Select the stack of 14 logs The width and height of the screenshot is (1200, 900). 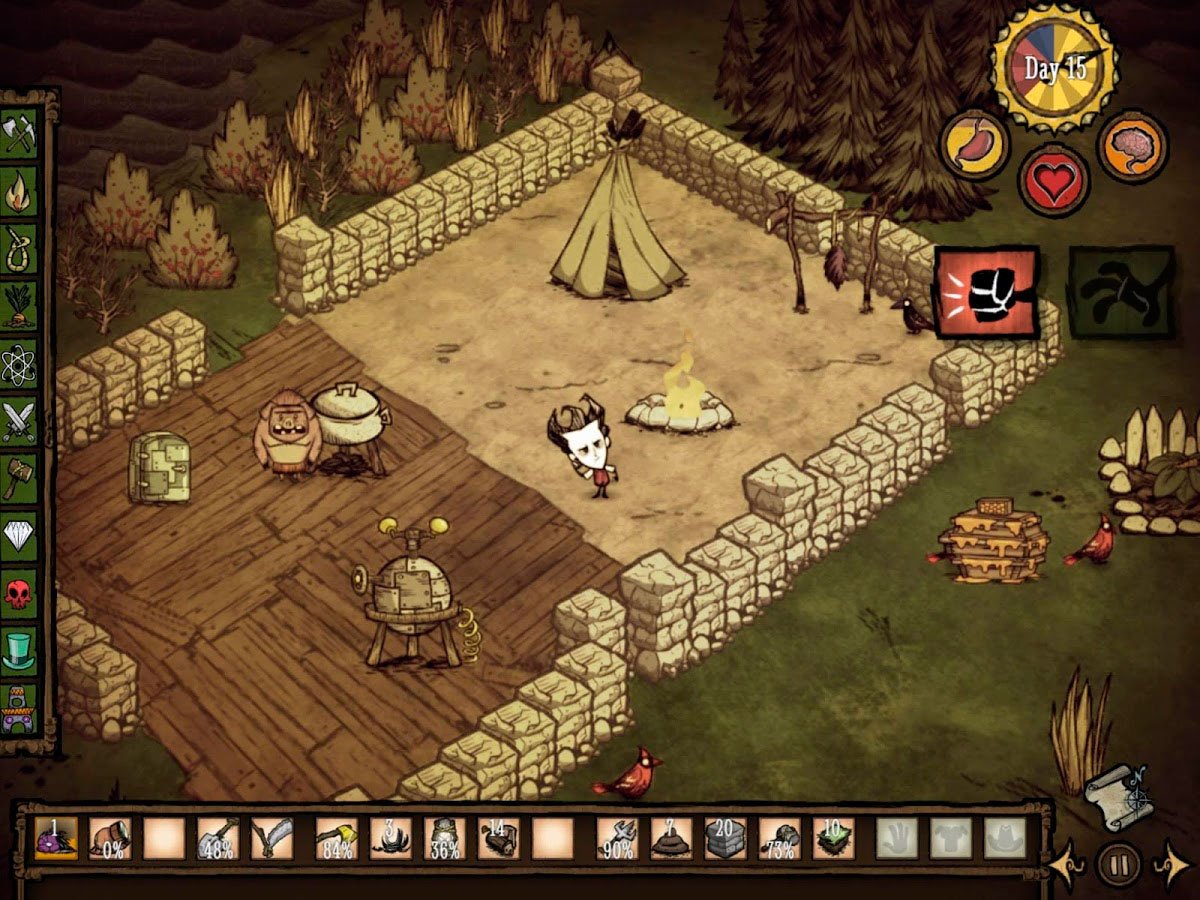(x=497, y=838)
